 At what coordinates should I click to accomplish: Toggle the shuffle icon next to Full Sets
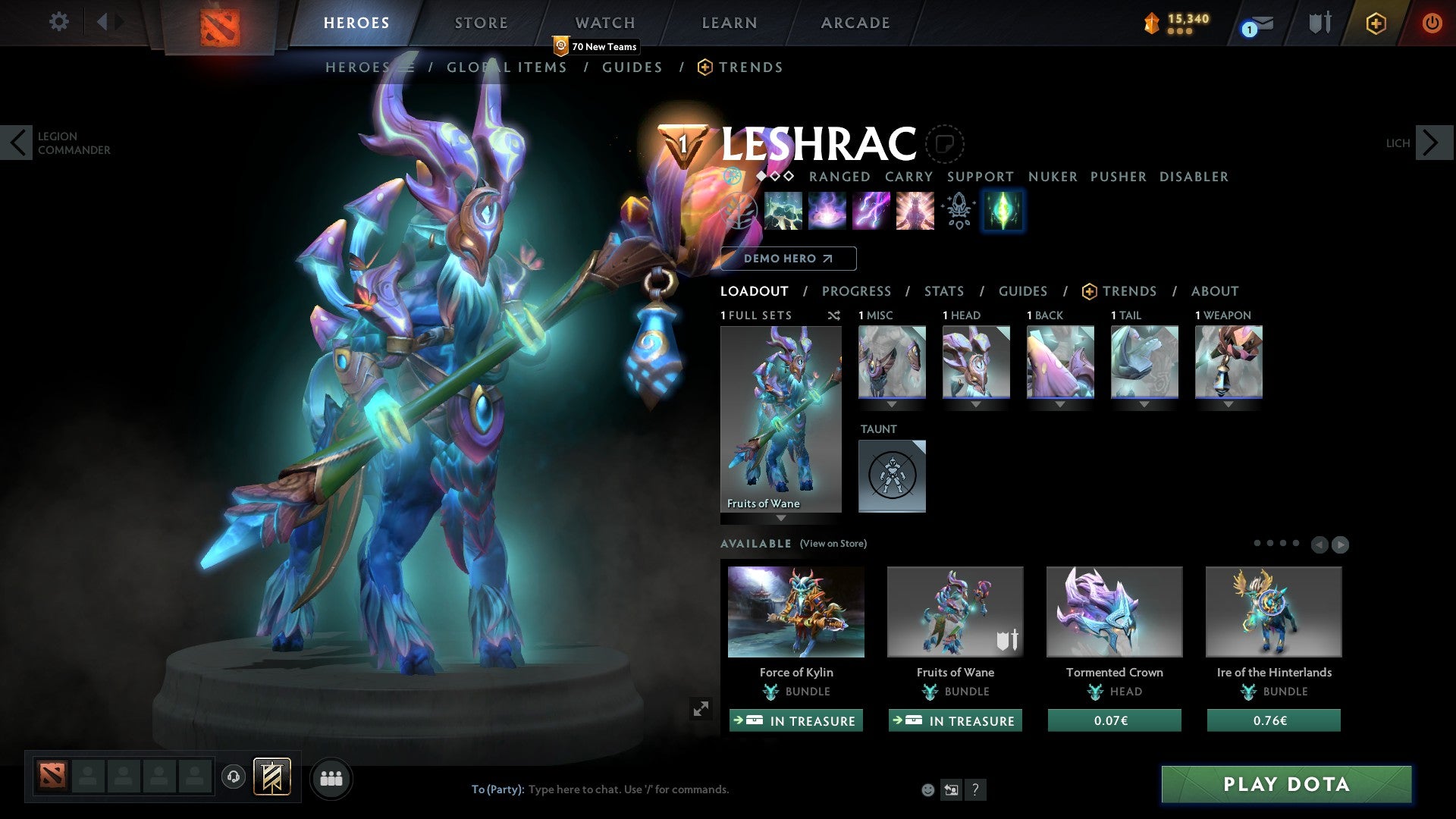click(833, 315)
